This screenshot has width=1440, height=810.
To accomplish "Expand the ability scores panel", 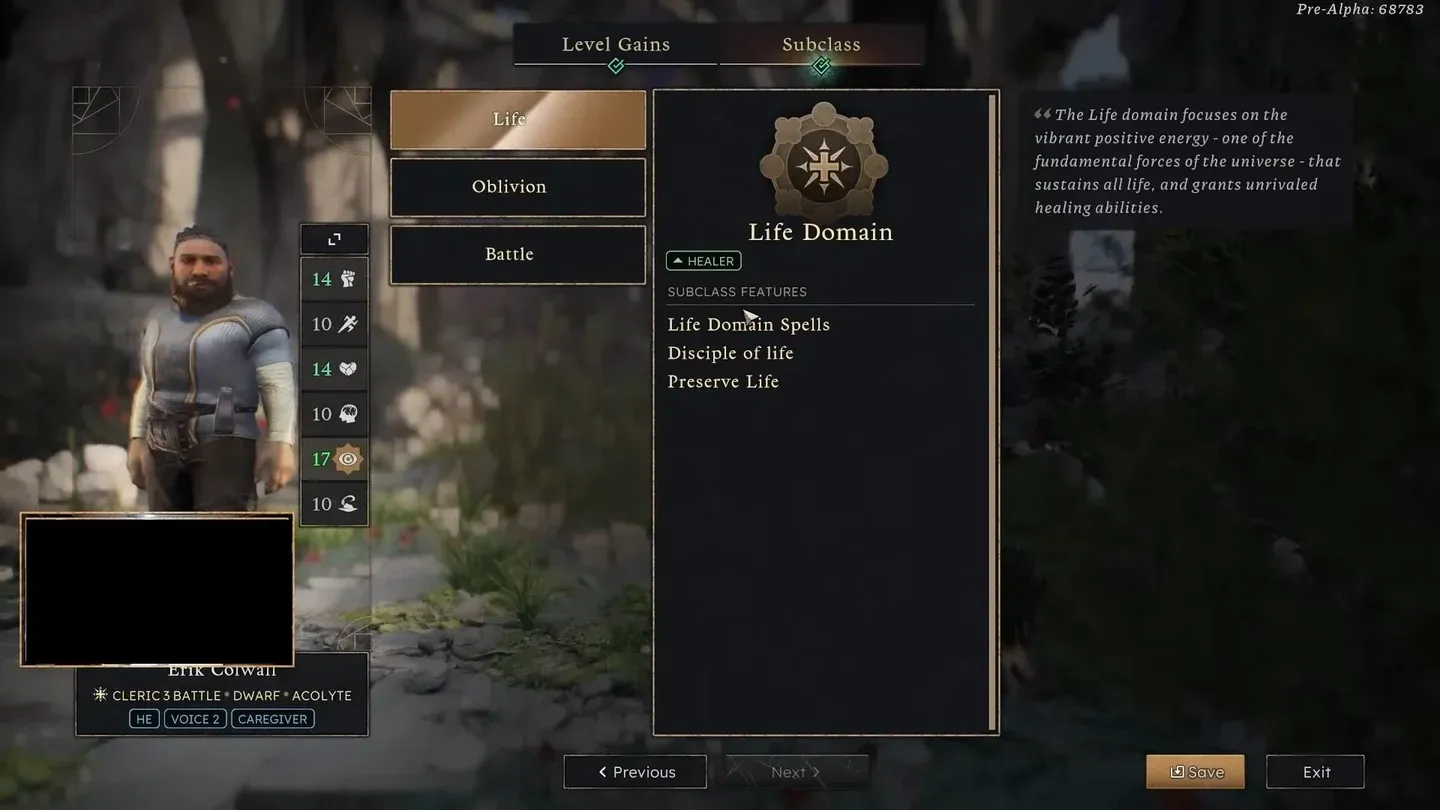I will click(x=334, y=239).
